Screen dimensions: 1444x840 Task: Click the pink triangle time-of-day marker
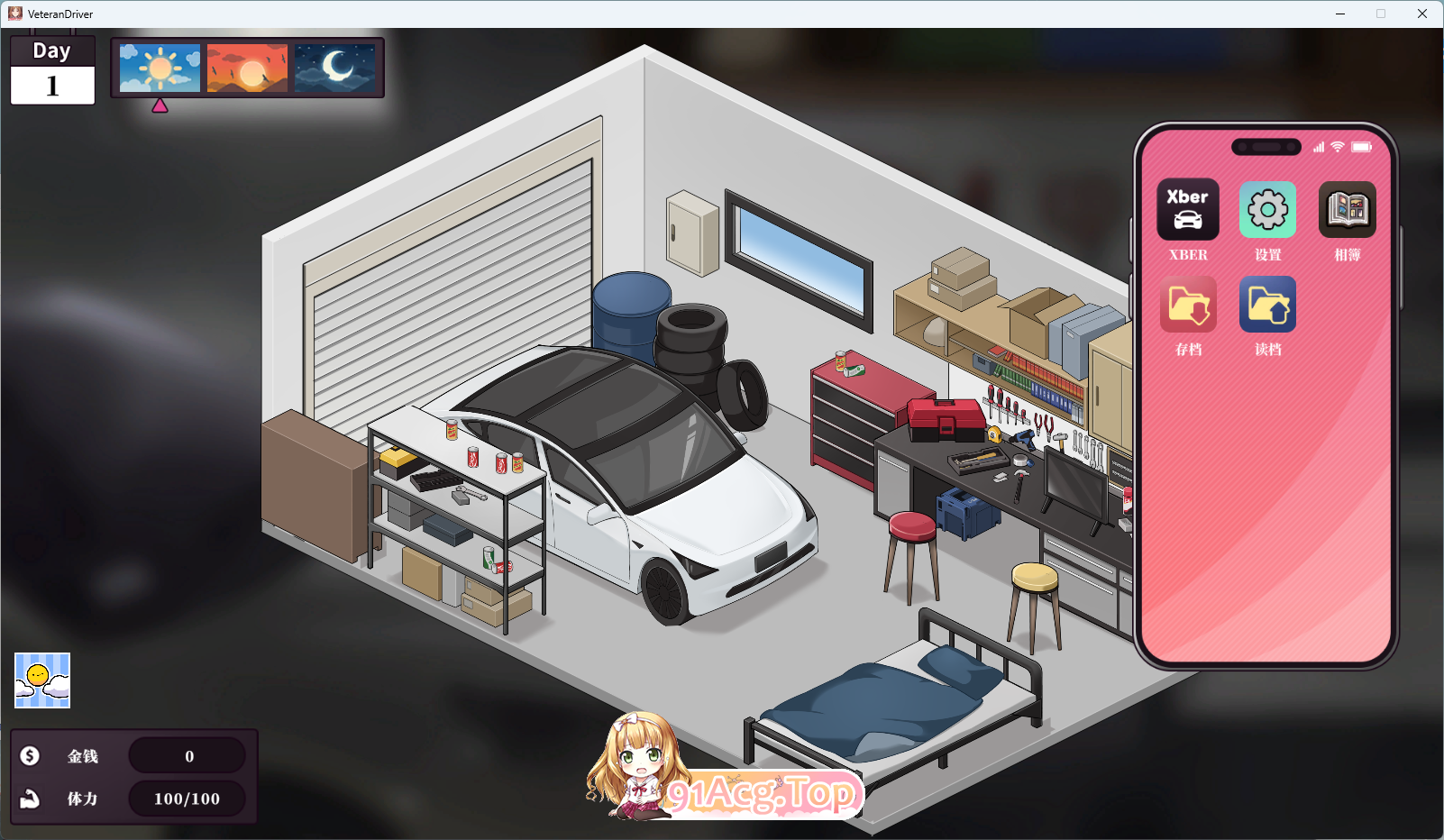click(161, 105)
